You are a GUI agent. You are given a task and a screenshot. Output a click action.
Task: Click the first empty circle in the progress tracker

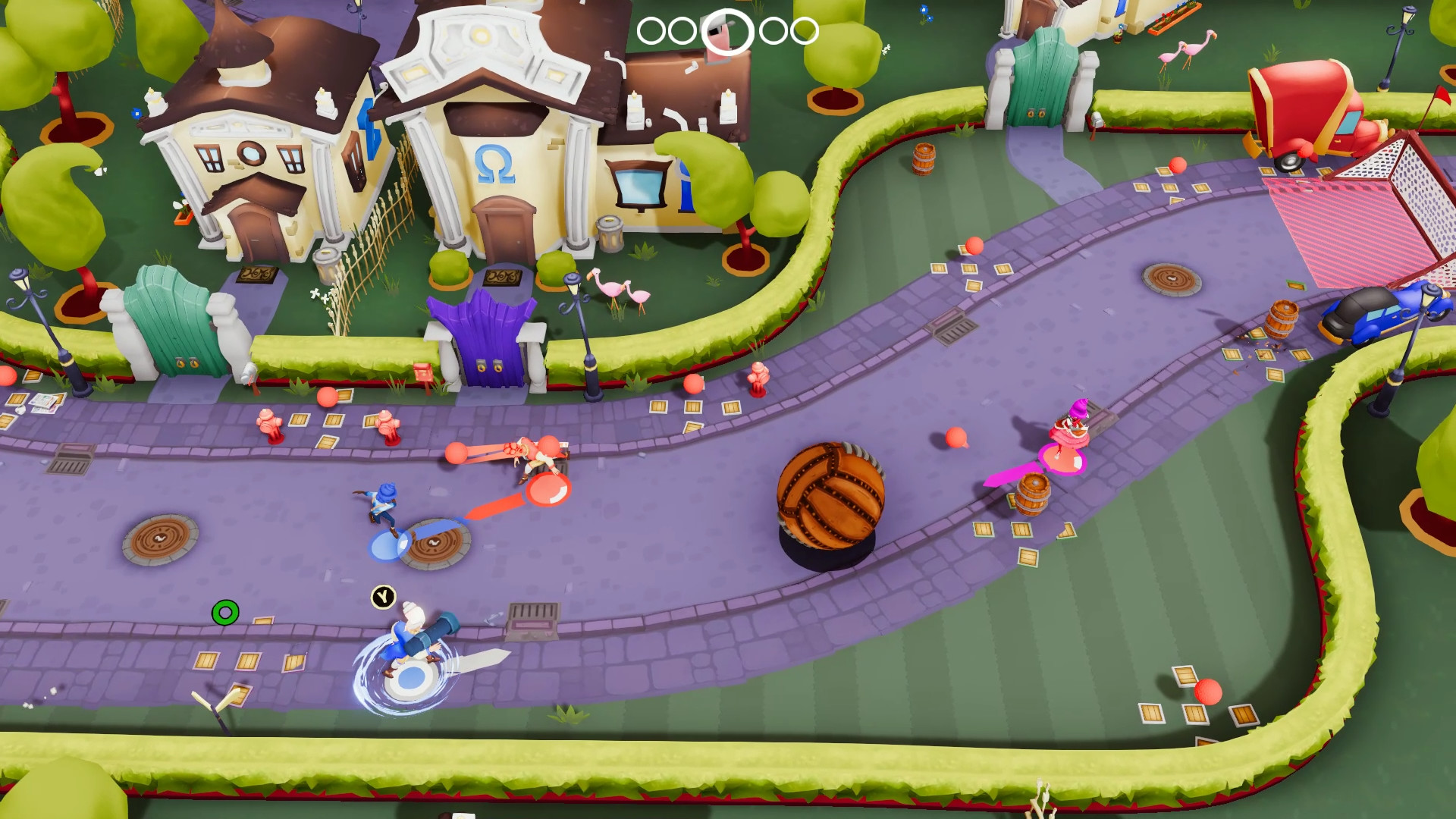pyautogui.click(x=651, y=31)
